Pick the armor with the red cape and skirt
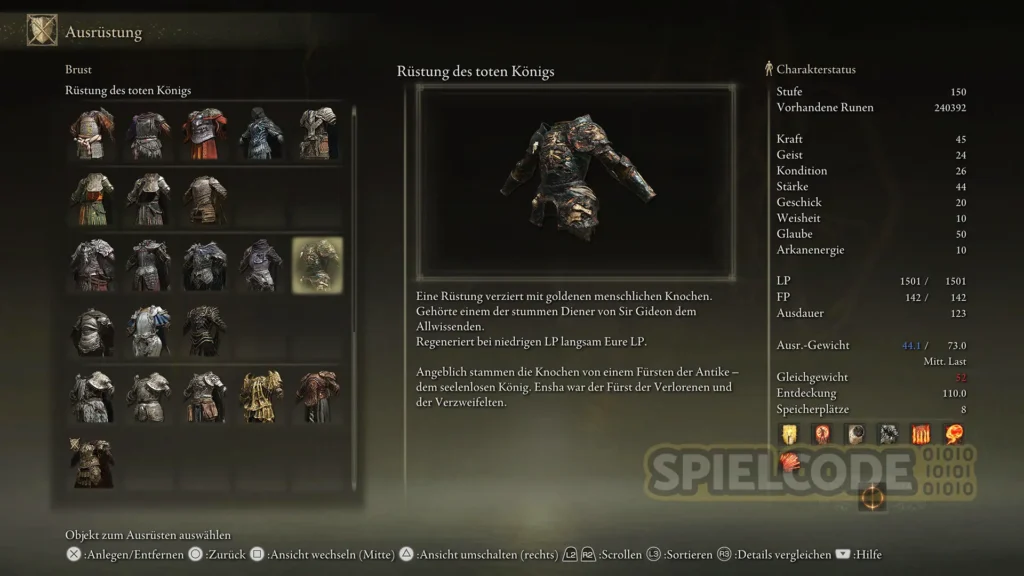This screenshot has width=1024, height=576. coord(205,134)
